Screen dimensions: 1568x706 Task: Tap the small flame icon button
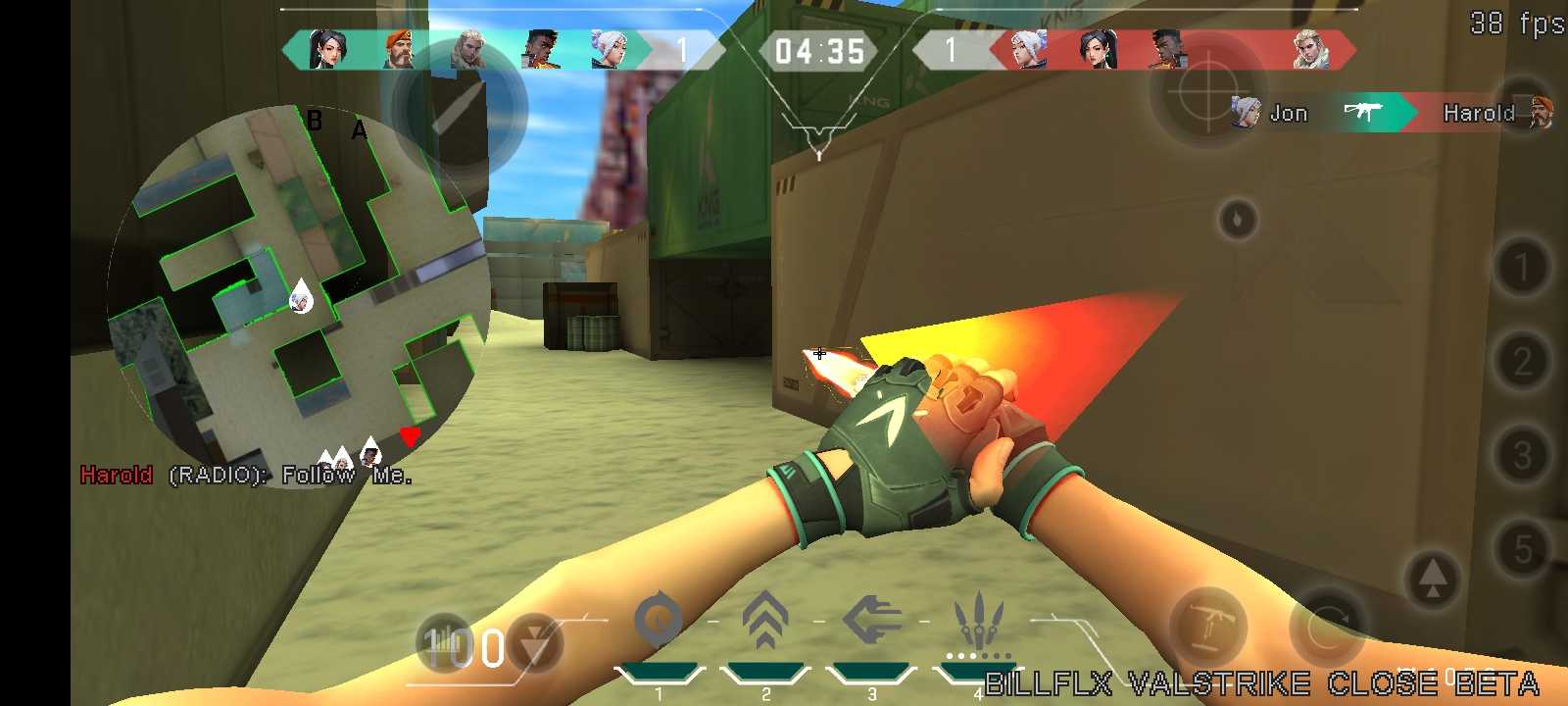click(1237, 219)
